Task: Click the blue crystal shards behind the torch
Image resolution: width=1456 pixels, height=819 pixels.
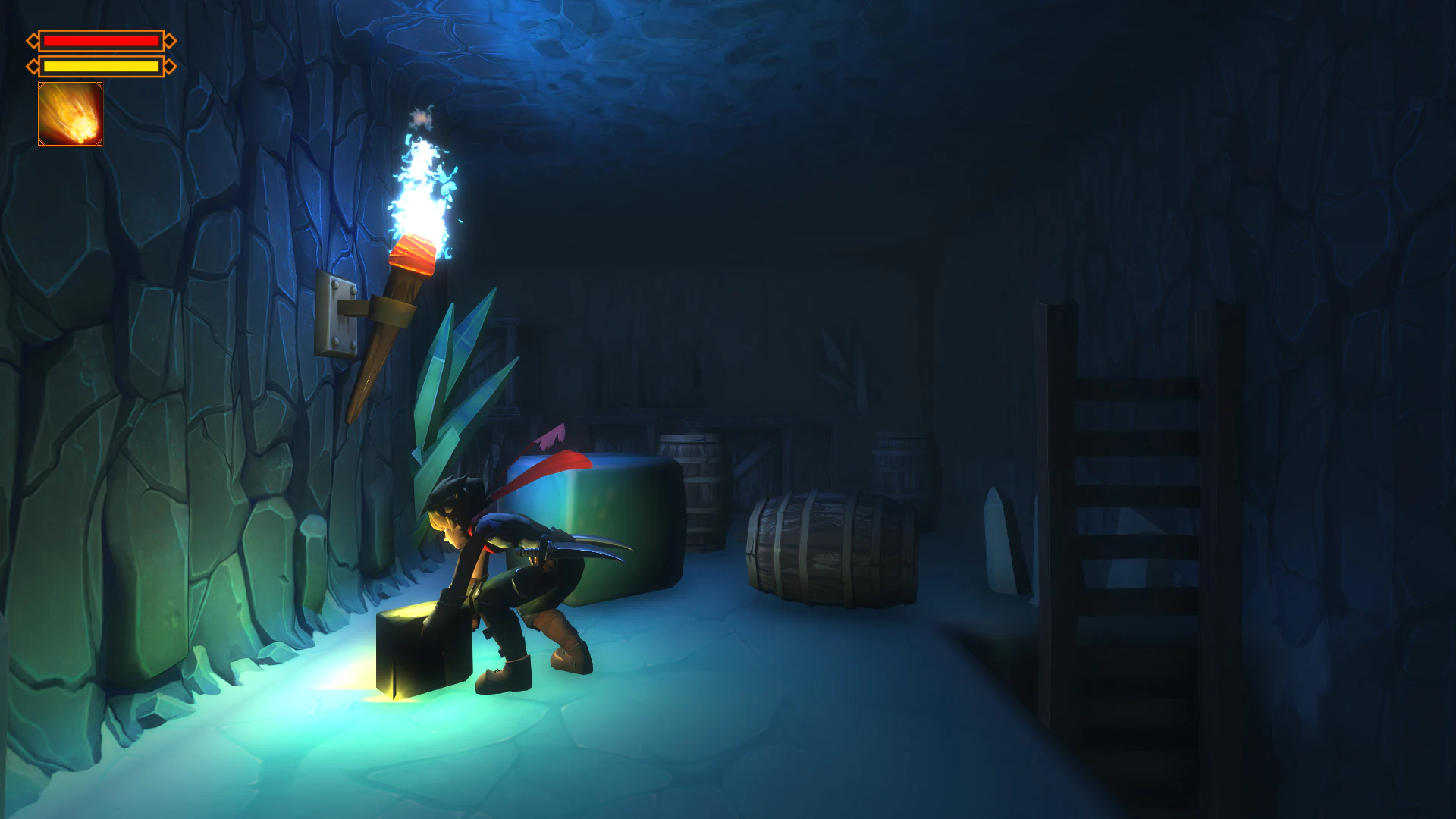Action: (455, 394)
